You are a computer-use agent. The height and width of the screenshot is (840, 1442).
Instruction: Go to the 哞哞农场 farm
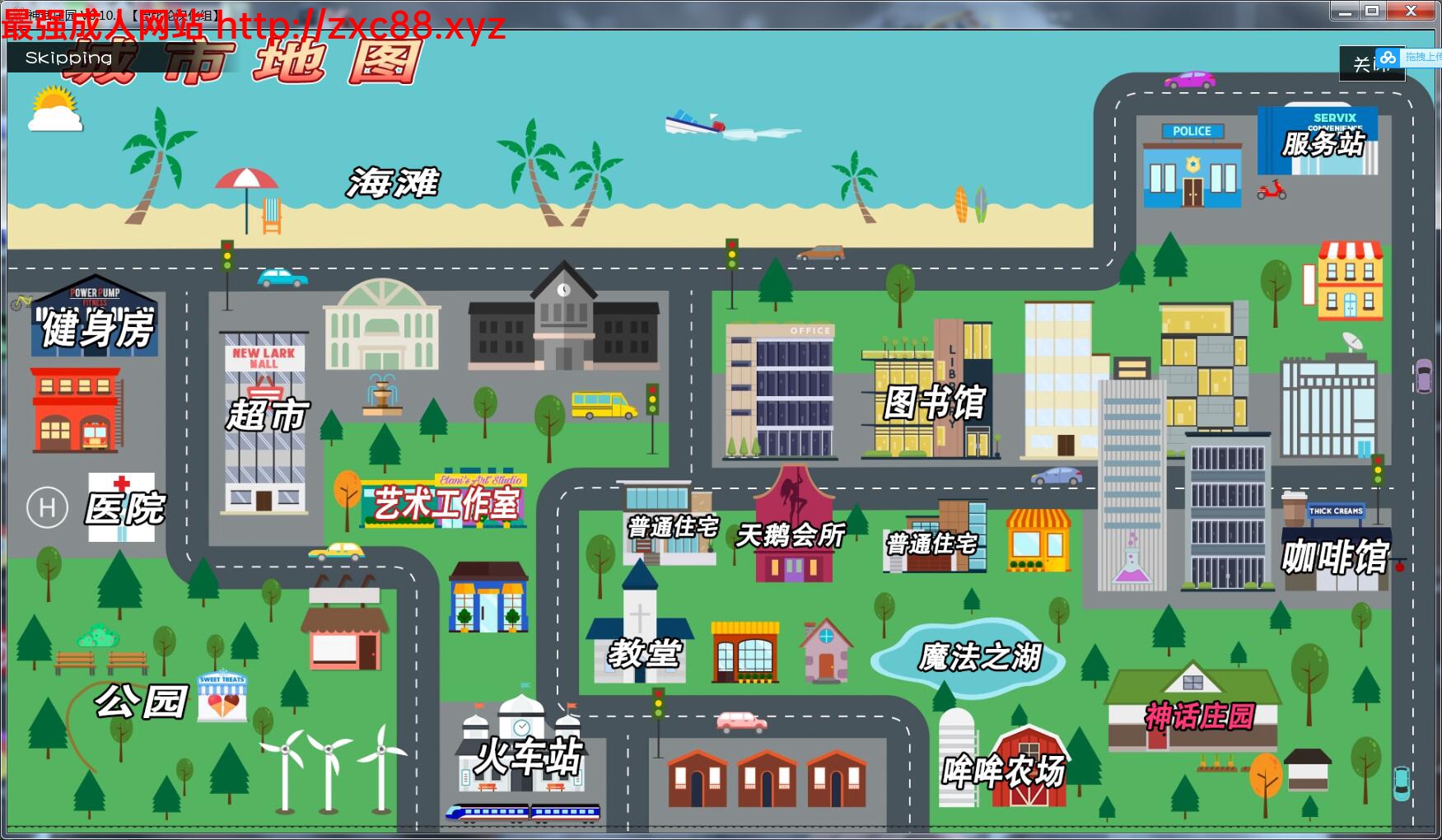tap(1005, 772)
